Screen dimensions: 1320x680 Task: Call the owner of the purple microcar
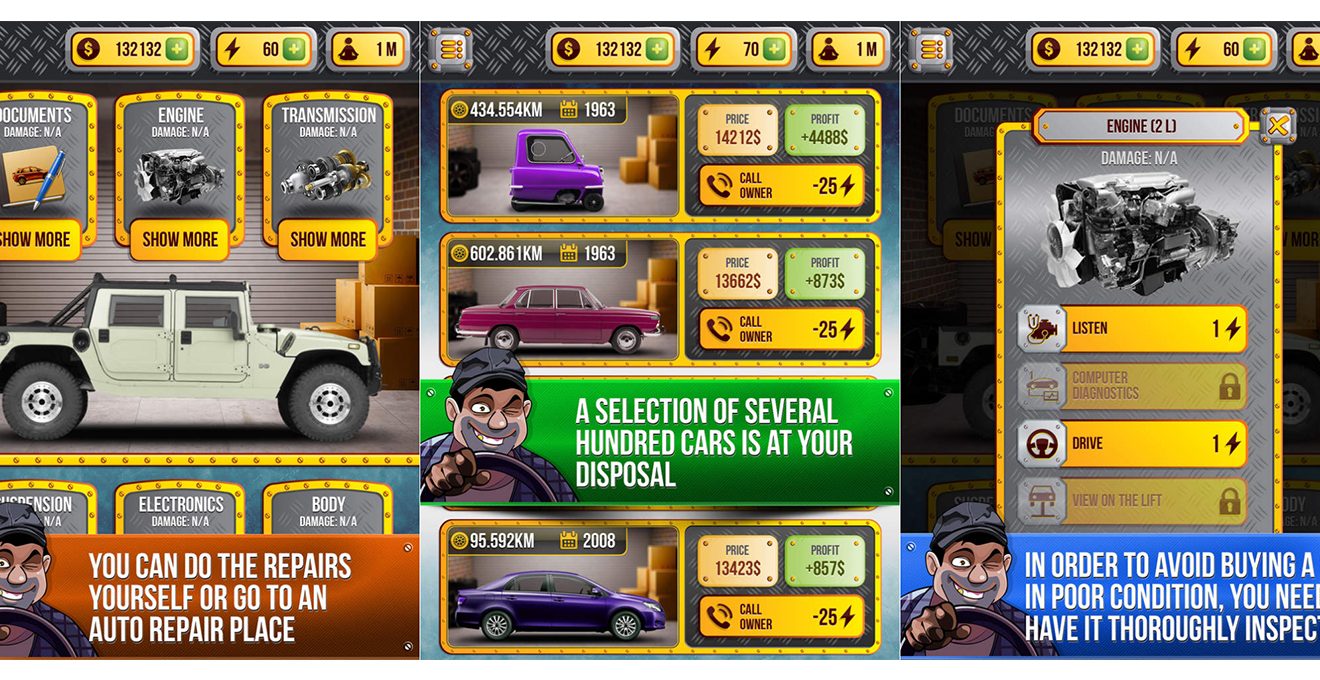coord(780,185)
